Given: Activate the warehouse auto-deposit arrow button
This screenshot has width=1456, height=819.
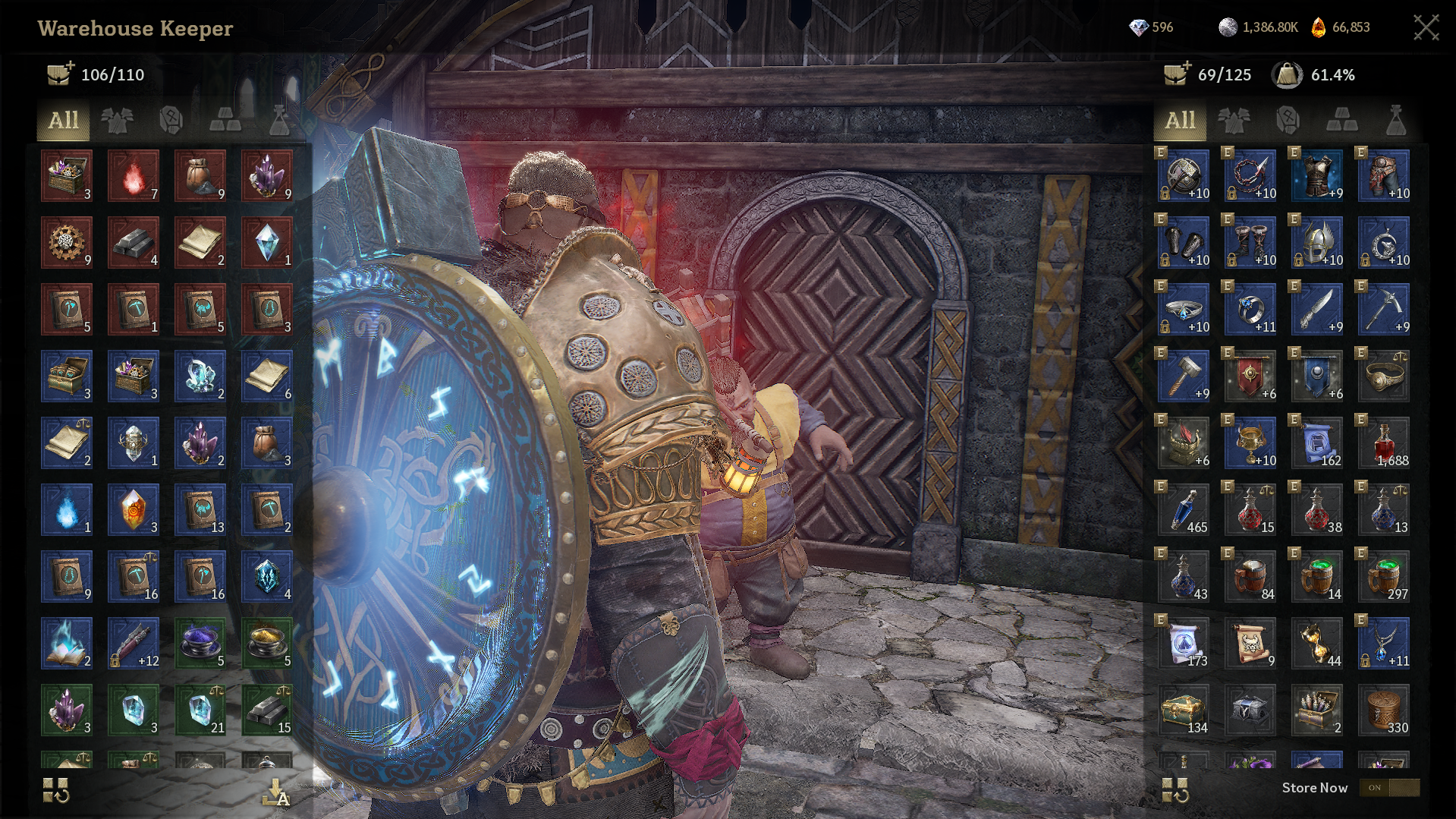Looking at the screenshot, I should click(x=275, y=792).
